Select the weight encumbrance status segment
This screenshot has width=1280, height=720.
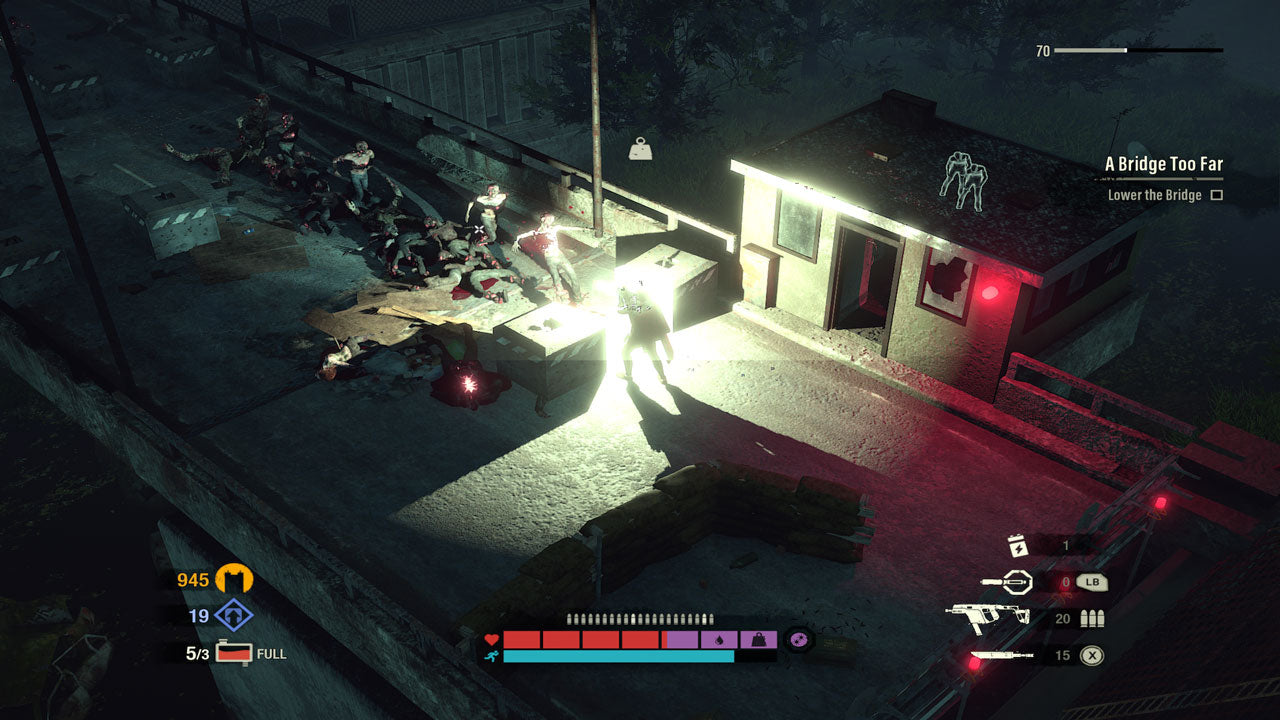click(x=758, y=640)
